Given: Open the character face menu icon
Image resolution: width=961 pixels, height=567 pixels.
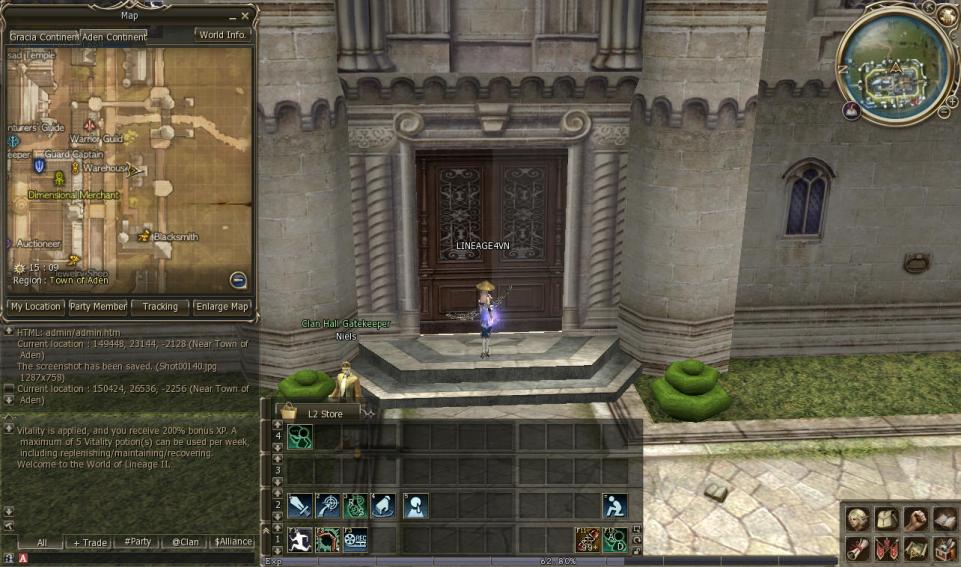Looking at the screenshot, I should click(x=857, y=519).
